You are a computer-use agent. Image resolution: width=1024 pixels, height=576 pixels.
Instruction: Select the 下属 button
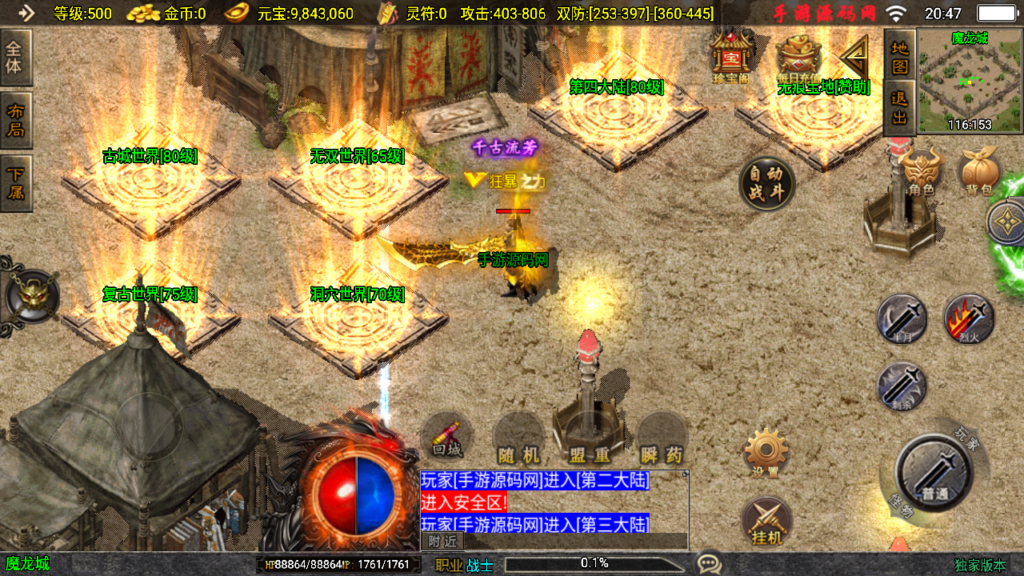[17, 182]
